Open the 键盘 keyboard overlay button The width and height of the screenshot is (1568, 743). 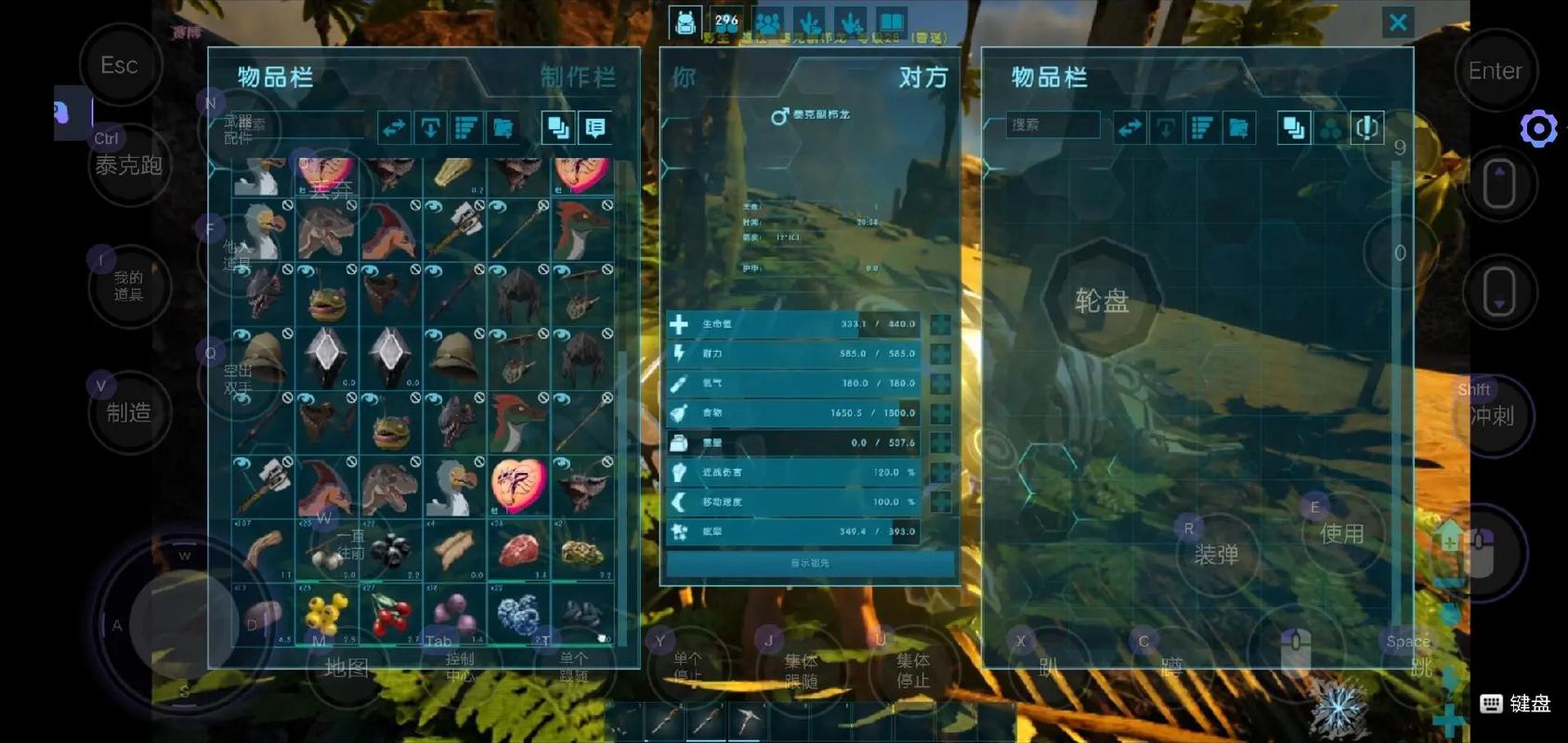tap(1516, 703)
